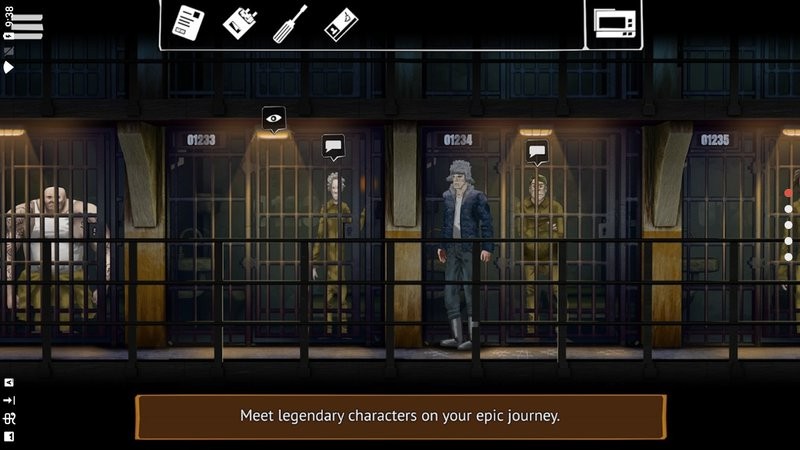Talk via speech bubble above gray-haired prisoner

click(x=333, y=147)
